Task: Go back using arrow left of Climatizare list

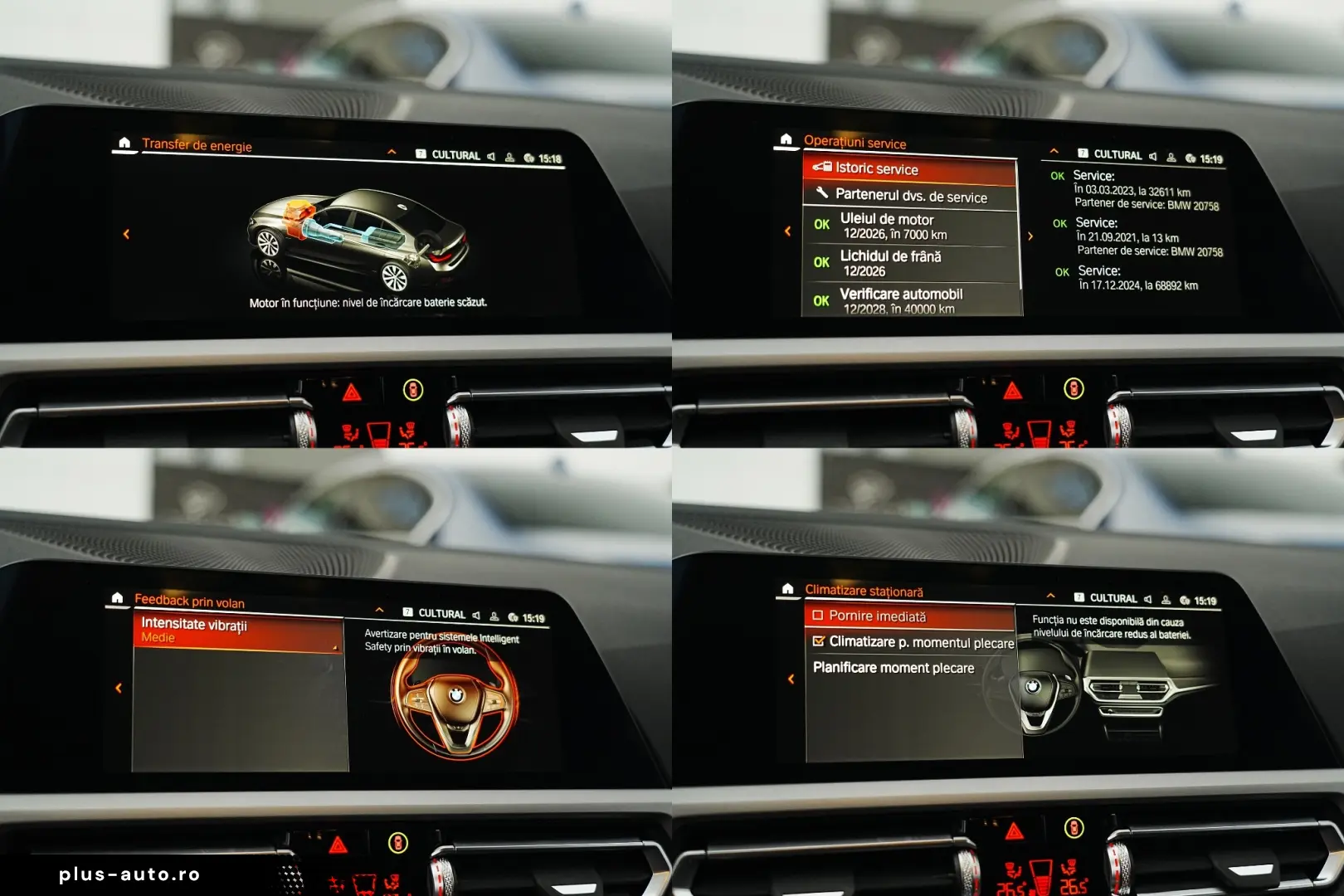Action: 791,679
